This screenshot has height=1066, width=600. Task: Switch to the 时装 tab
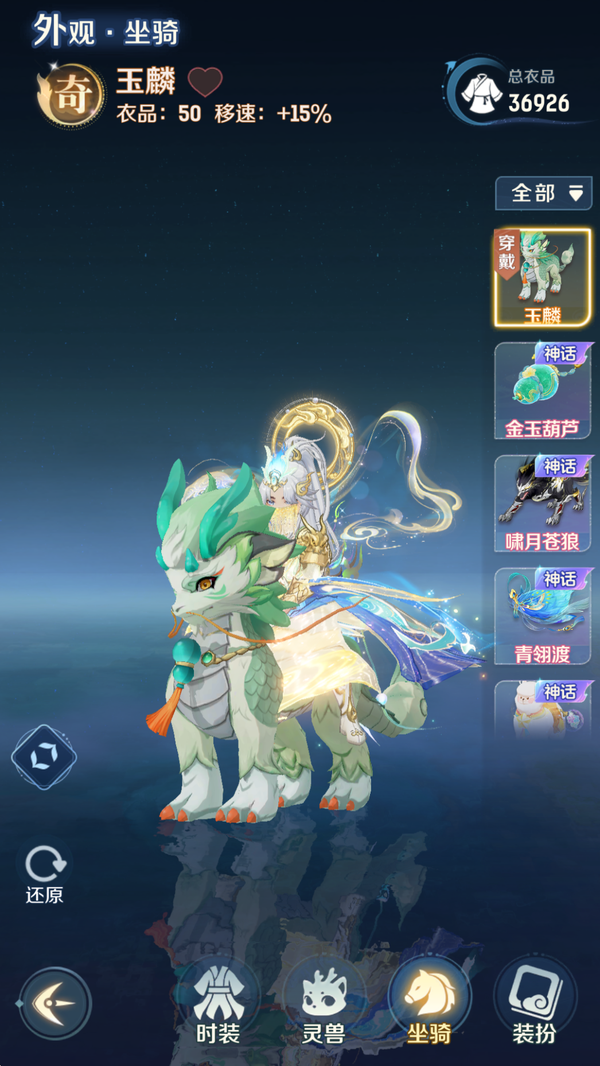pyautogui.click(x=217, y=1002)
